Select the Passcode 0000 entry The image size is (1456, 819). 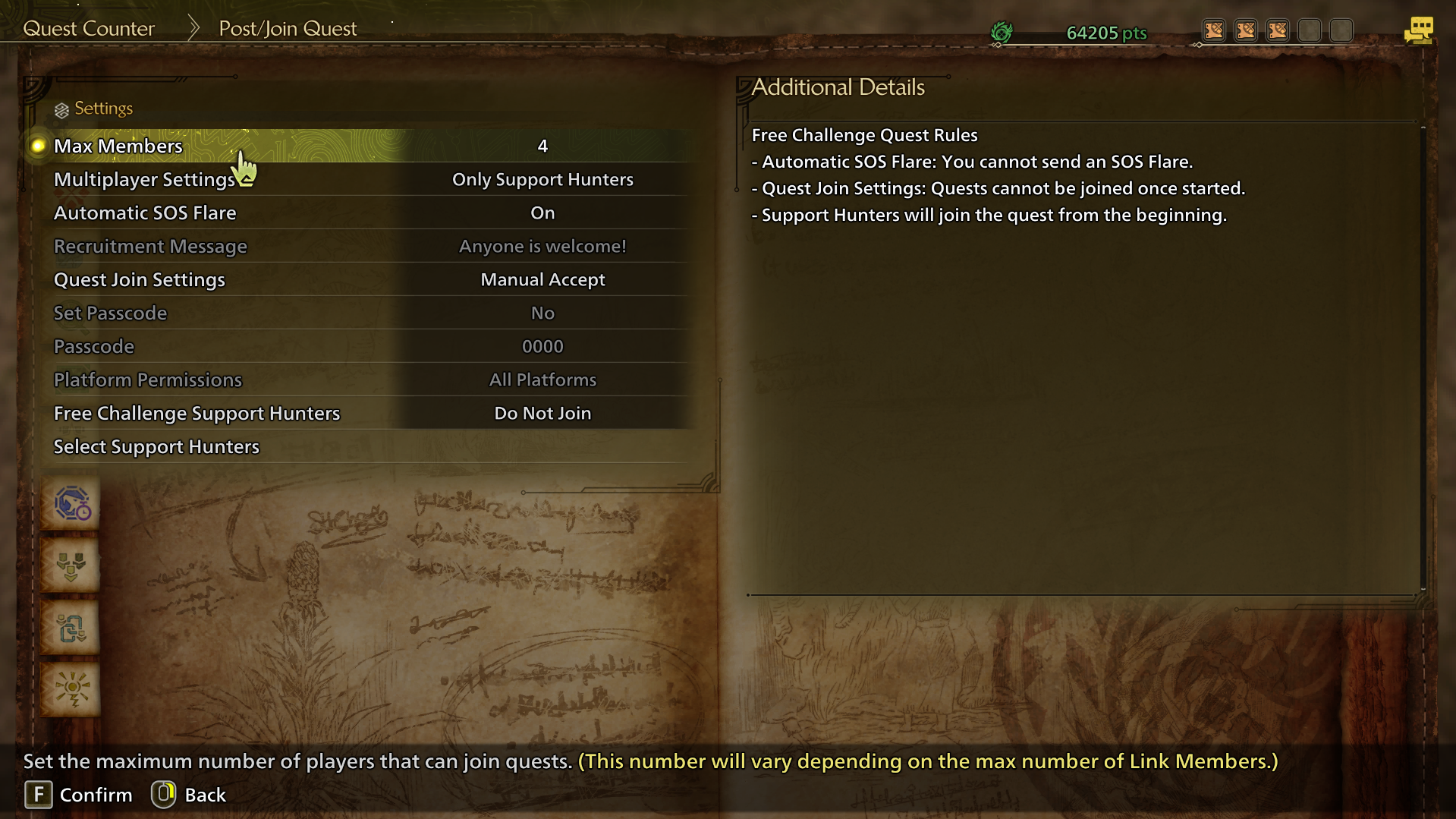364,347
